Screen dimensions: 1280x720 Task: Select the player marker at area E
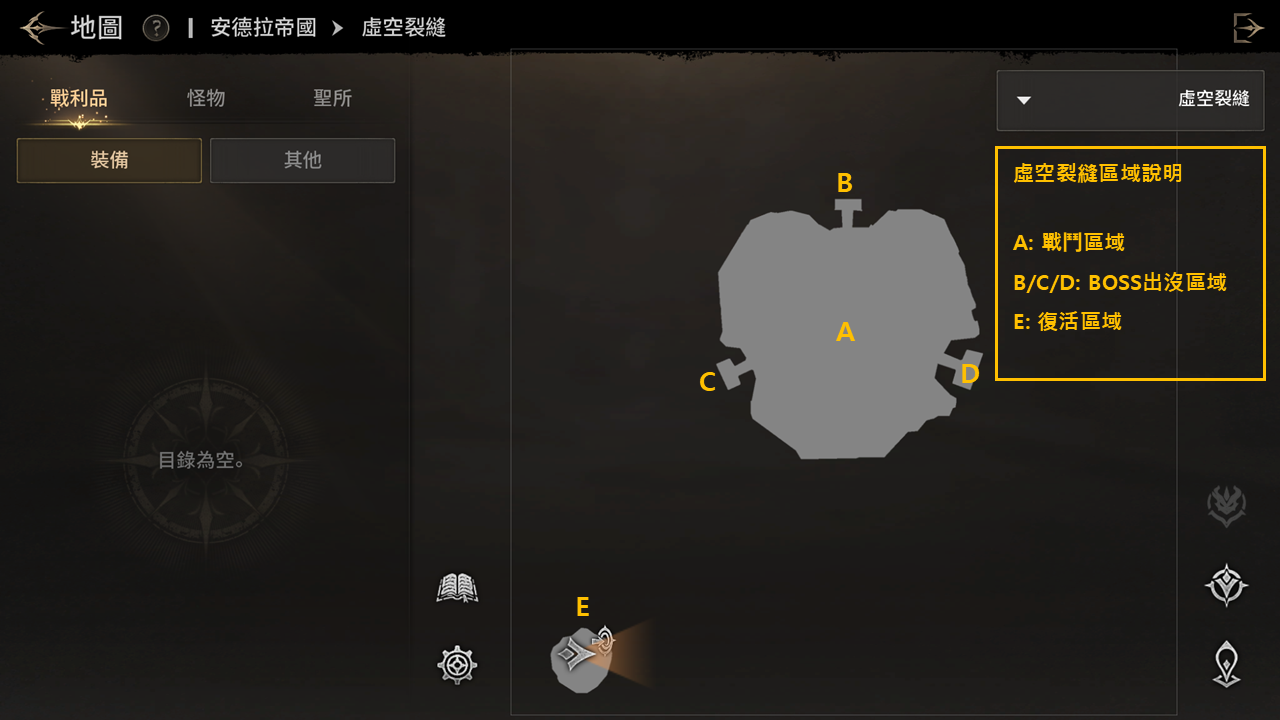point(577,656)
